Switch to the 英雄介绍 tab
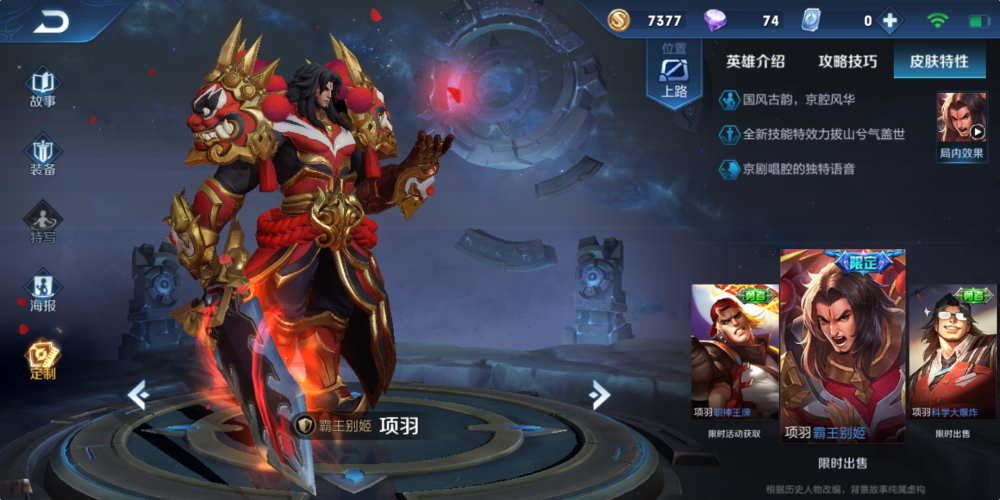 click(755, 61)
